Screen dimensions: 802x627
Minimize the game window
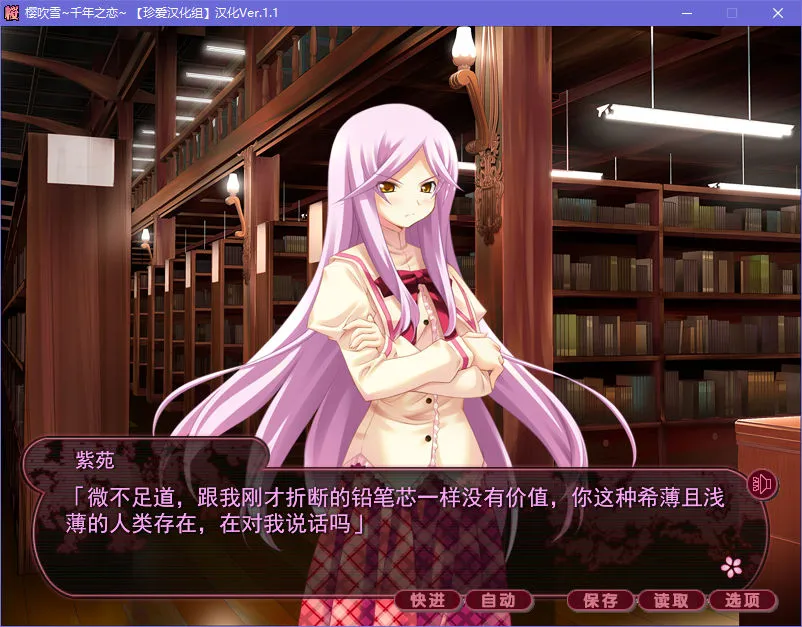coord(686,13)
